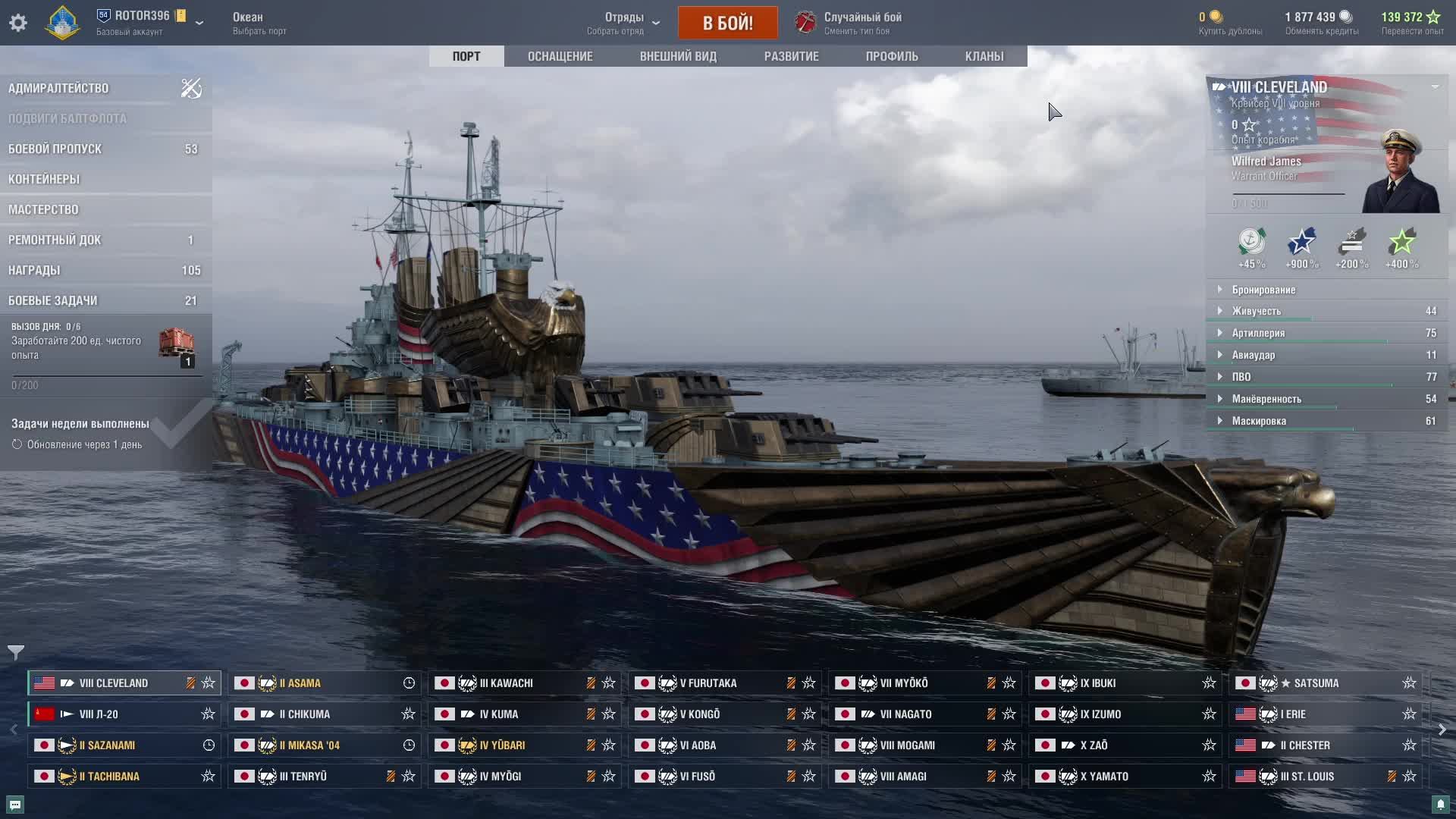1456x819 pixels.
Task: Switch to the ОСНАЩЕНИЕ tab
Action: pos(560,56)
